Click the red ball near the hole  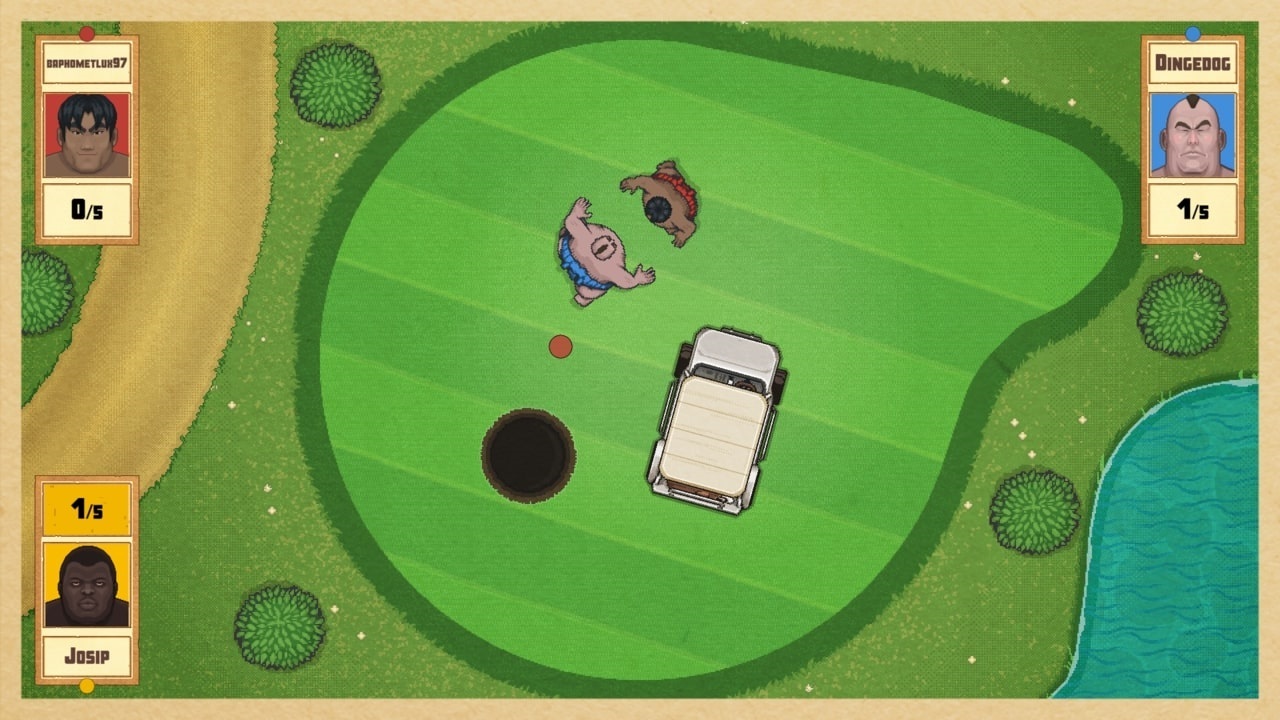point(559,346)
